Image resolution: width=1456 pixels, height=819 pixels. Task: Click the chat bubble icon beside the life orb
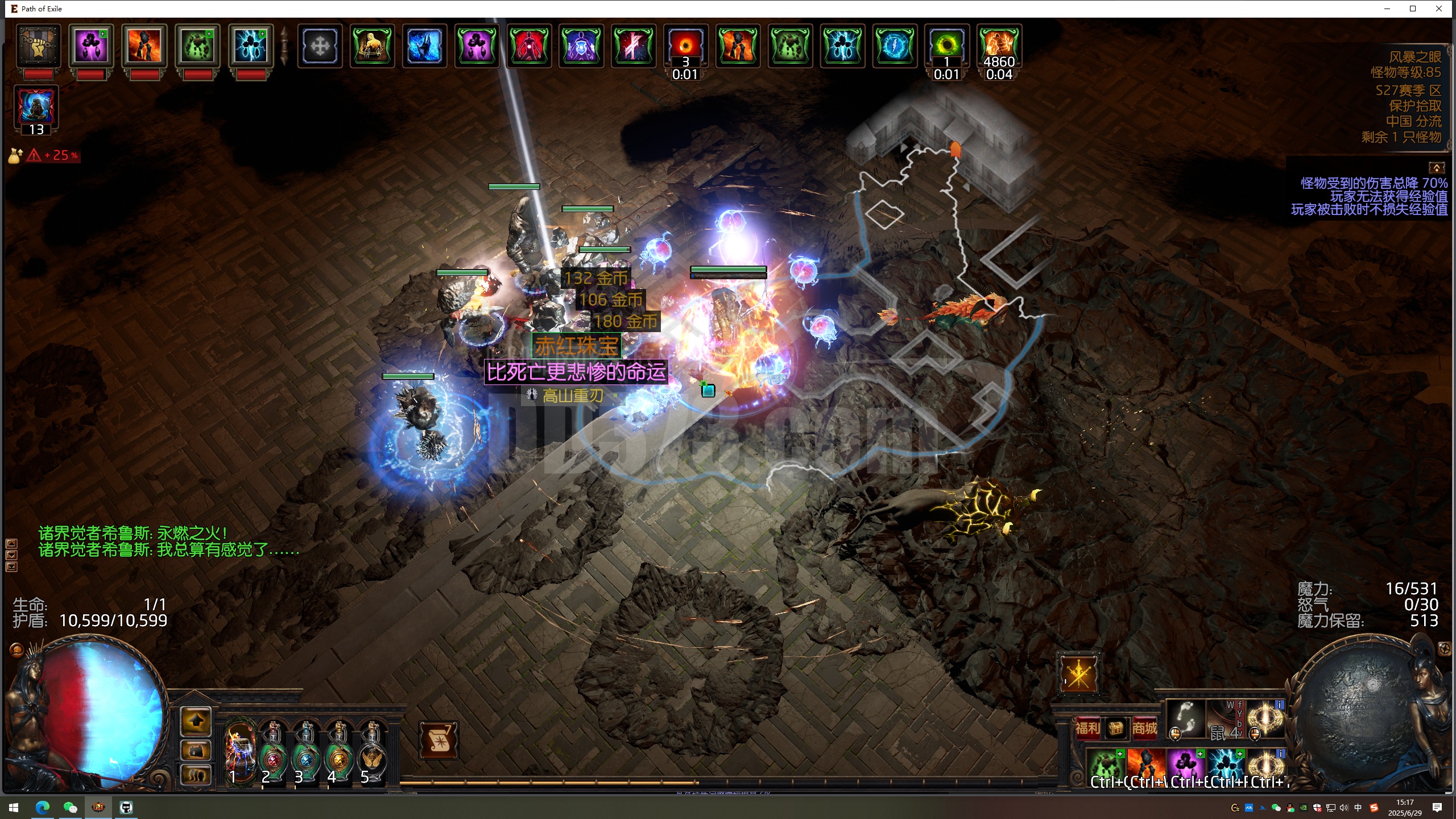pos(17,650)
